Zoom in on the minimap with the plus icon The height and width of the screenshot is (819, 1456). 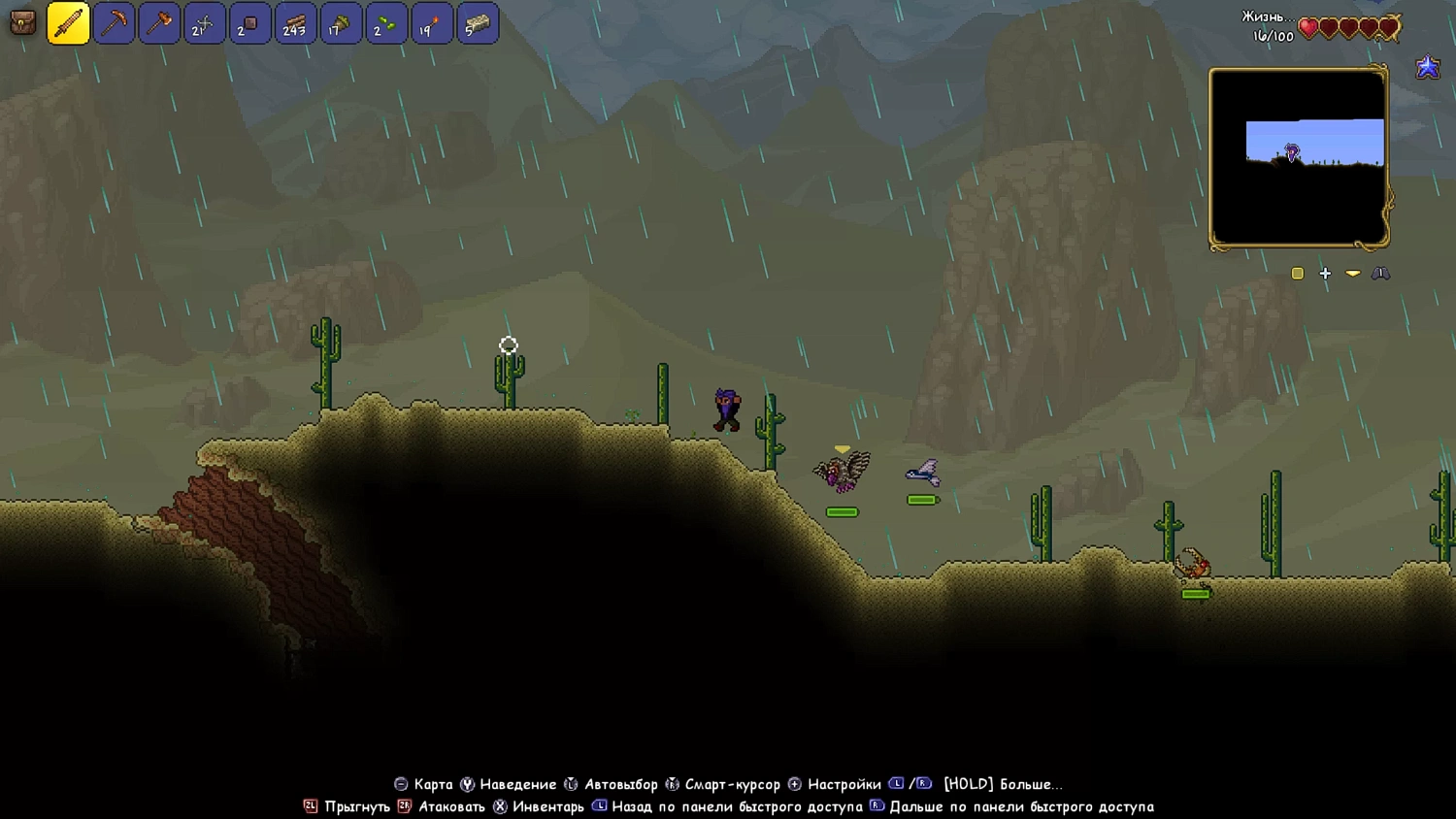pyautogui.click(x=1325, y=273)
